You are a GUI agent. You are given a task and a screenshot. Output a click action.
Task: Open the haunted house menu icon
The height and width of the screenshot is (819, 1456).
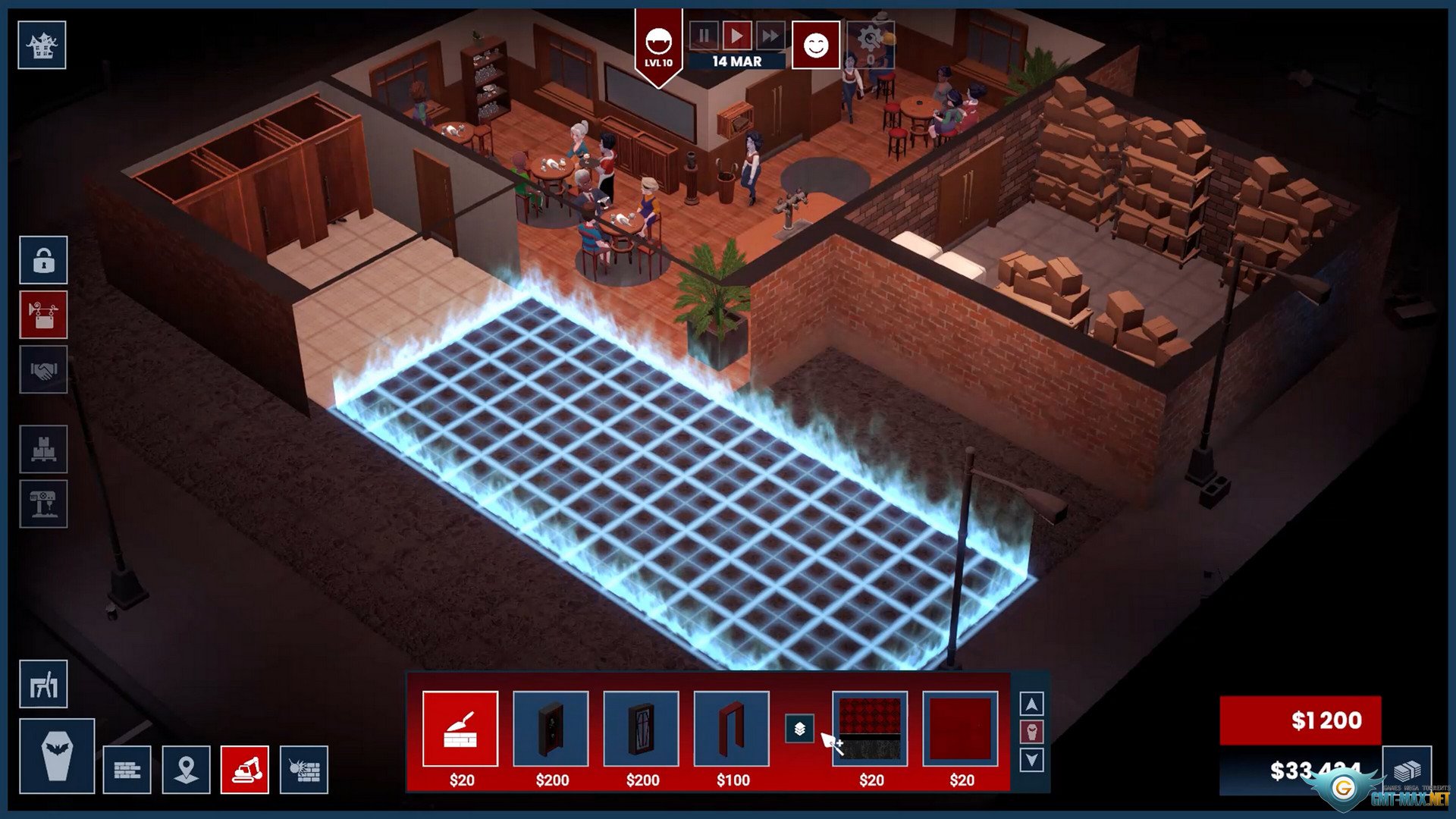(42, 45)
